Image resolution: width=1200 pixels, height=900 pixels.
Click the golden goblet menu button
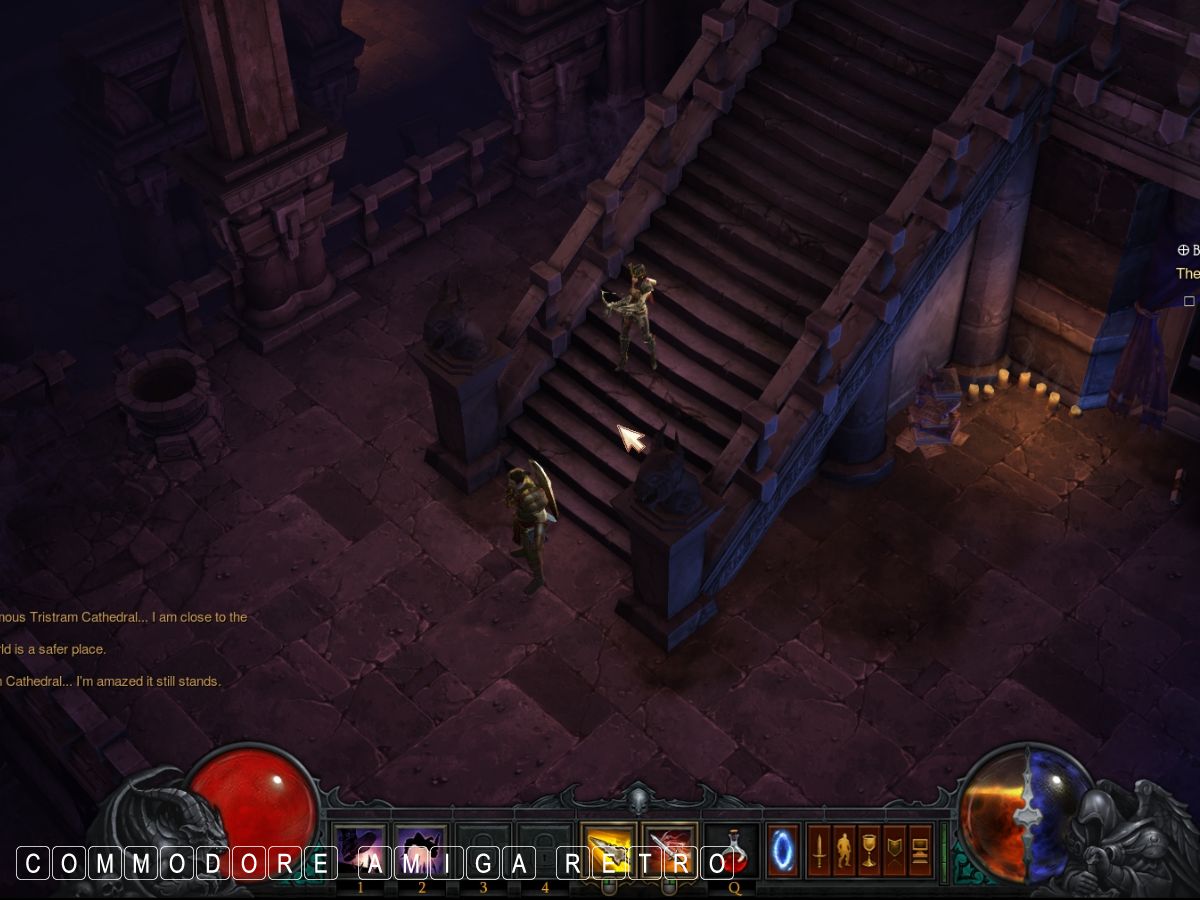pos(869,850)
